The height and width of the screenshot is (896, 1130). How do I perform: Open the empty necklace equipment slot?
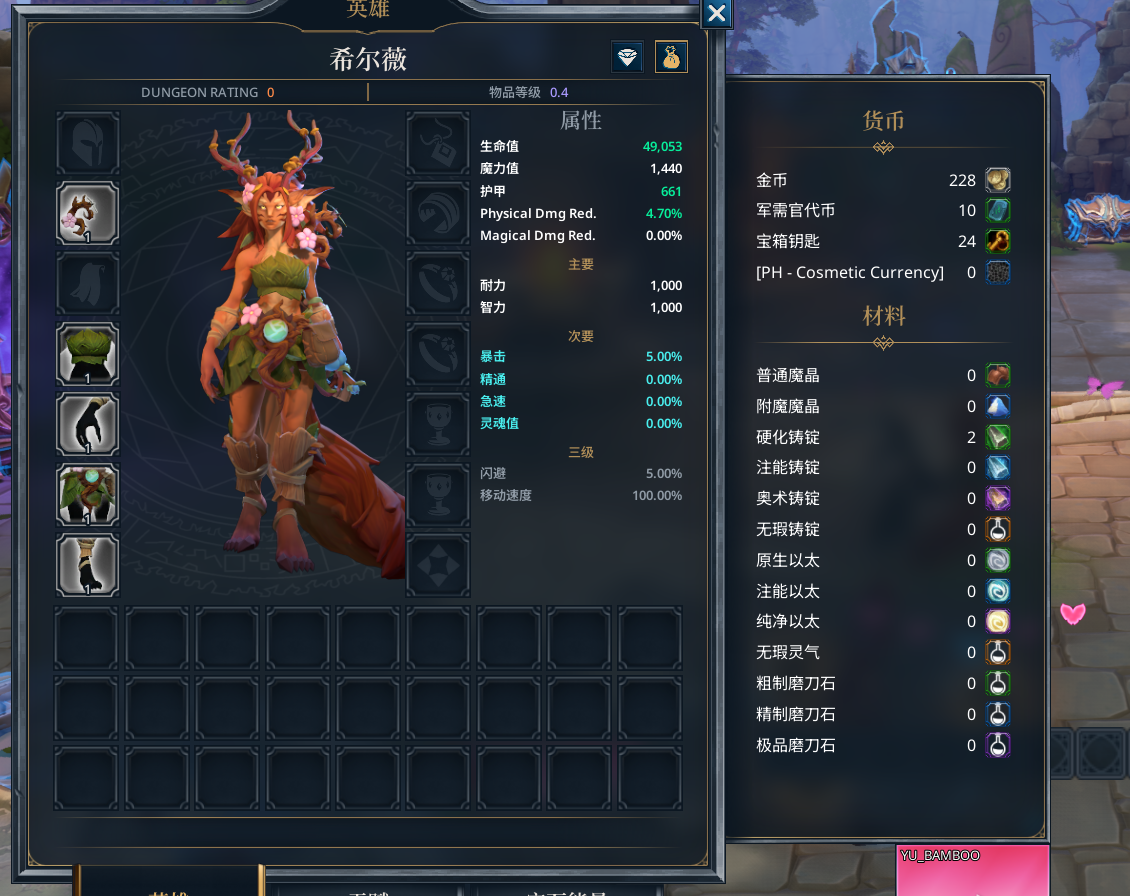pyautogui.click(x=438, y=143)
